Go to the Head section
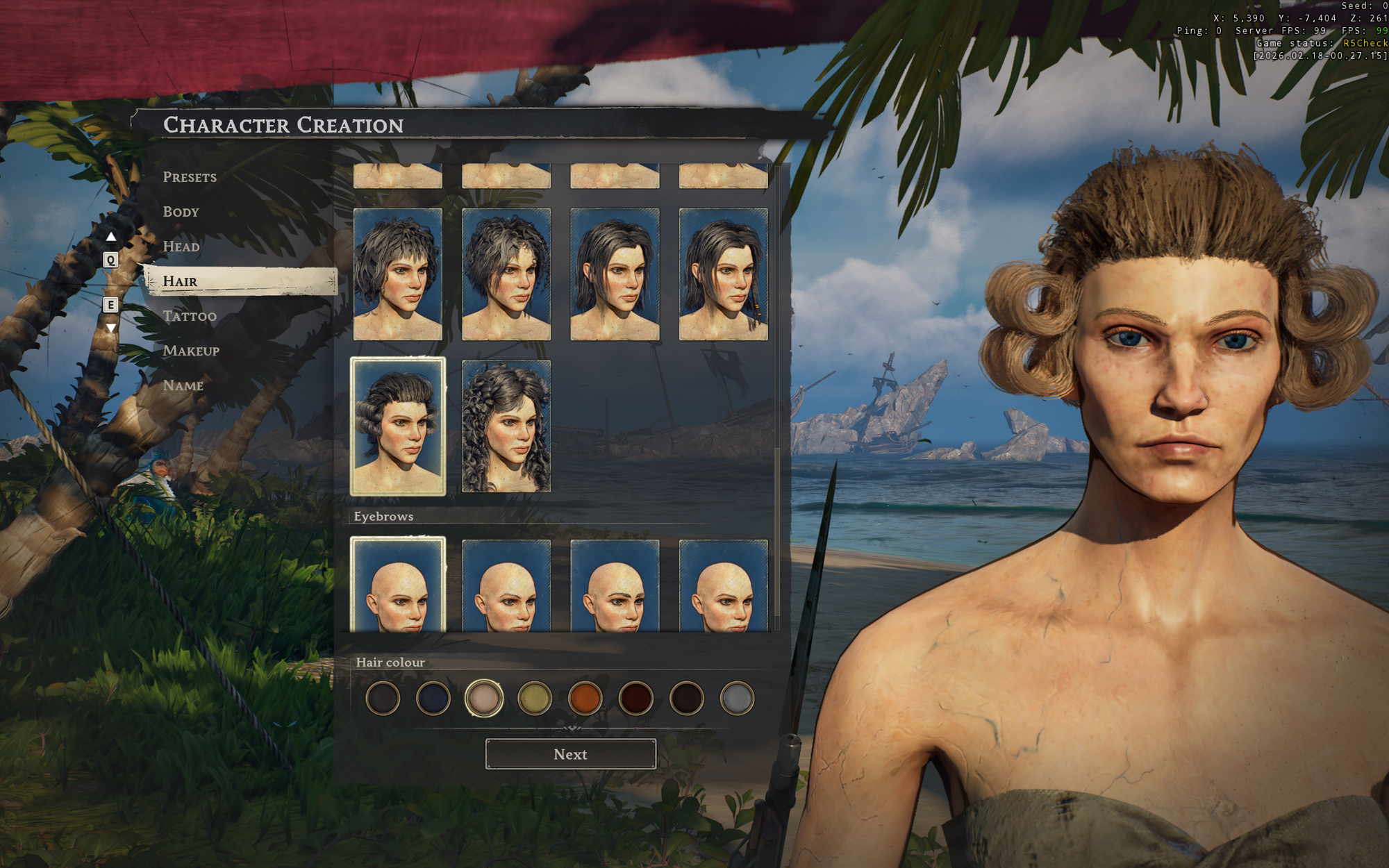1389x868 pixels. point(181,247)
